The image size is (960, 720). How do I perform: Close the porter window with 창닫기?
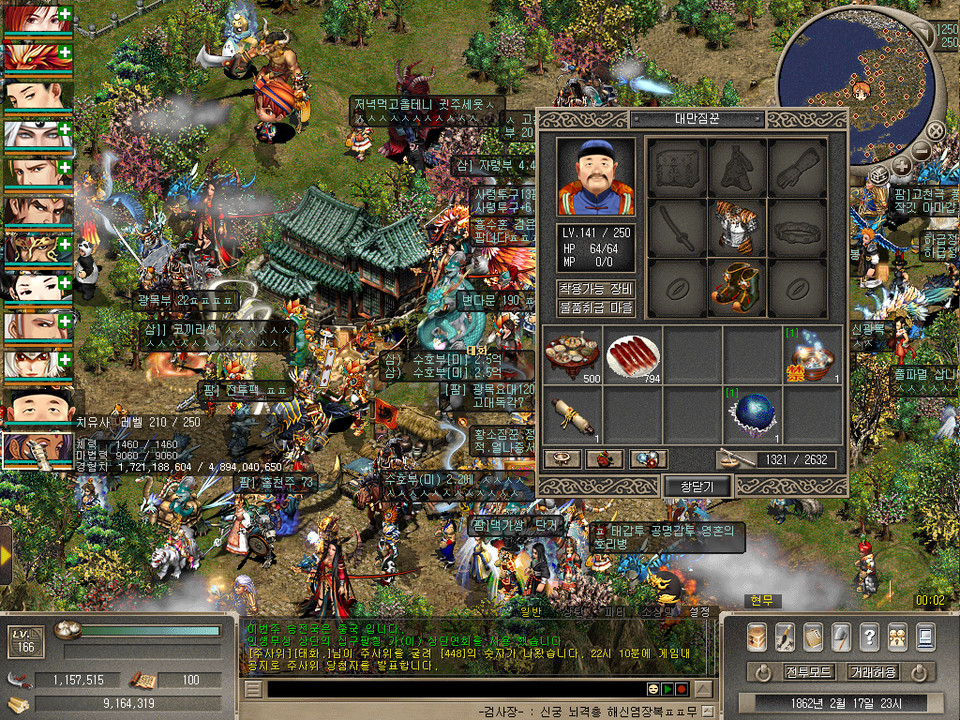coord(698,486)
